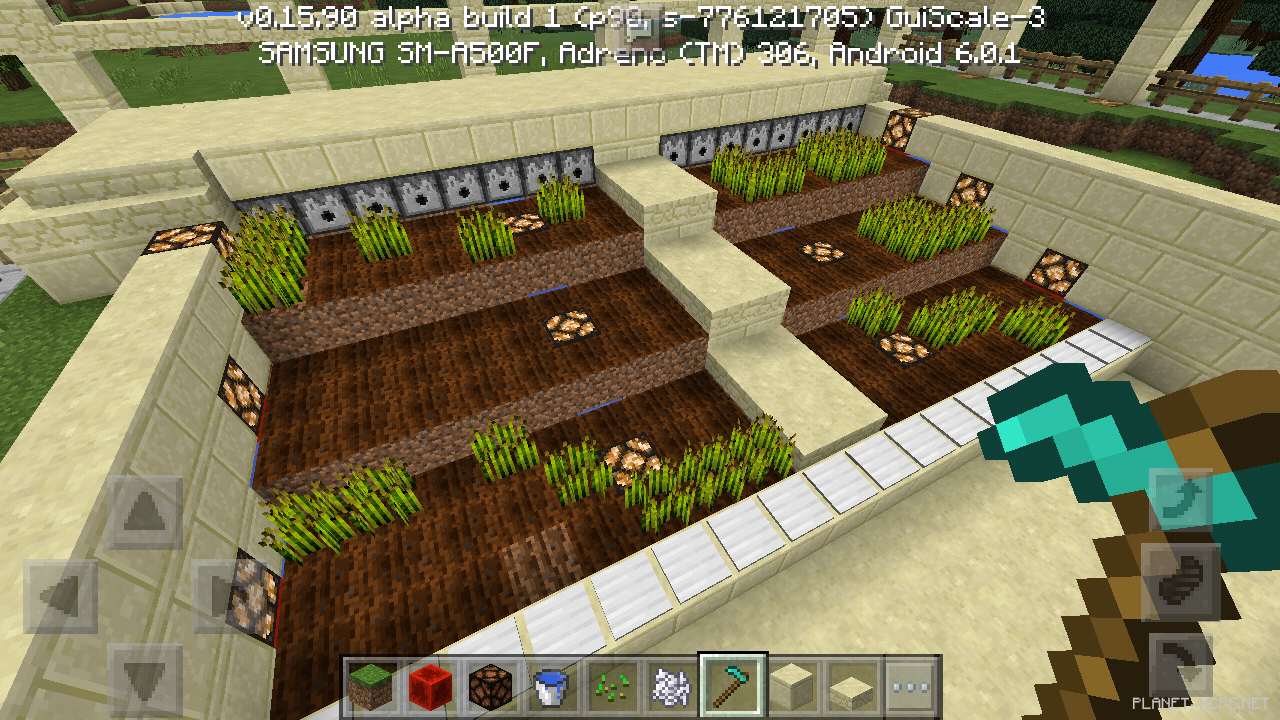Image resolution: width=1280 pixels, height=720 pixels.
Task: Select the water bucket item
Action: 550,688
